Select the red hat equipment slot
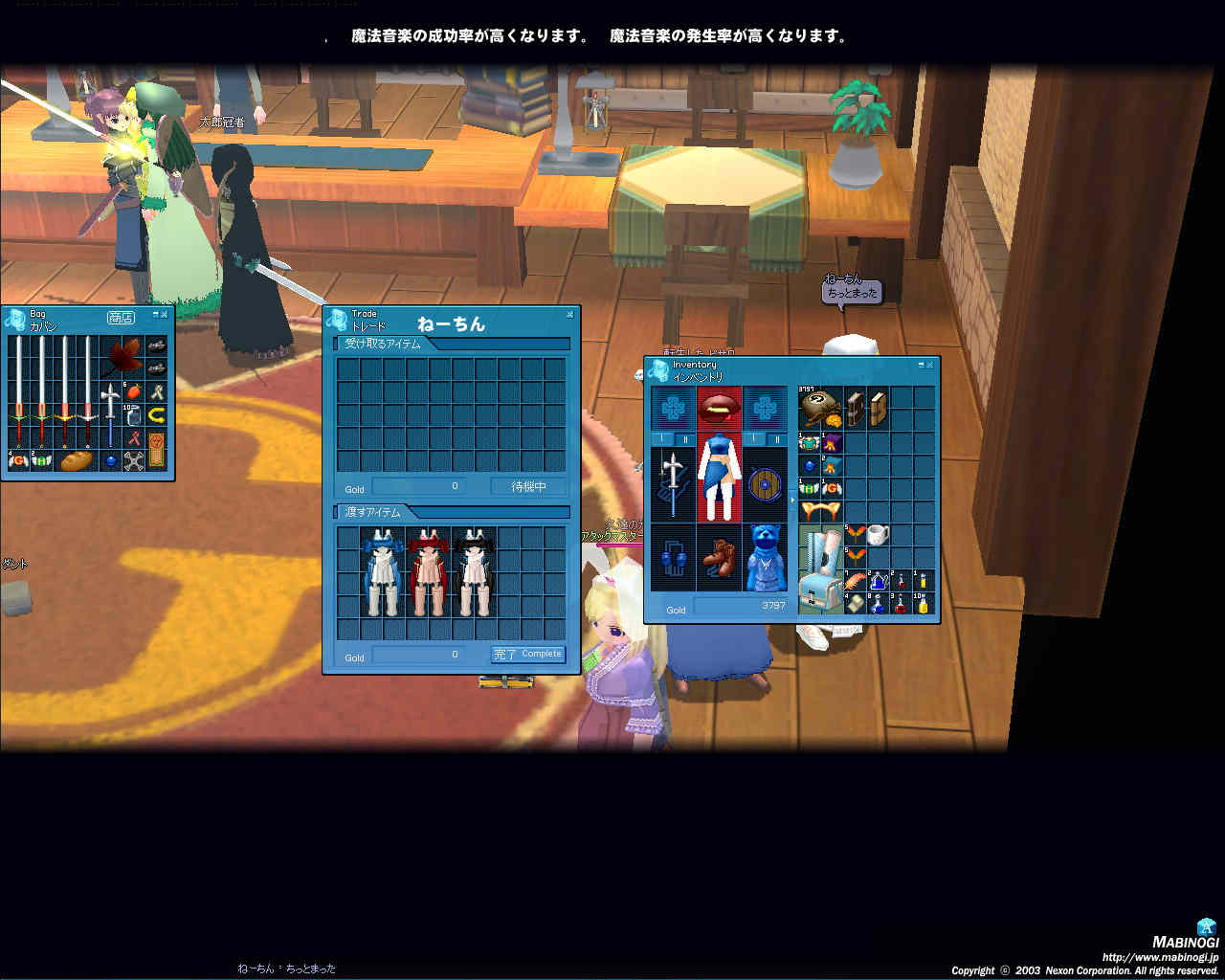 click(x=719, y=409)
